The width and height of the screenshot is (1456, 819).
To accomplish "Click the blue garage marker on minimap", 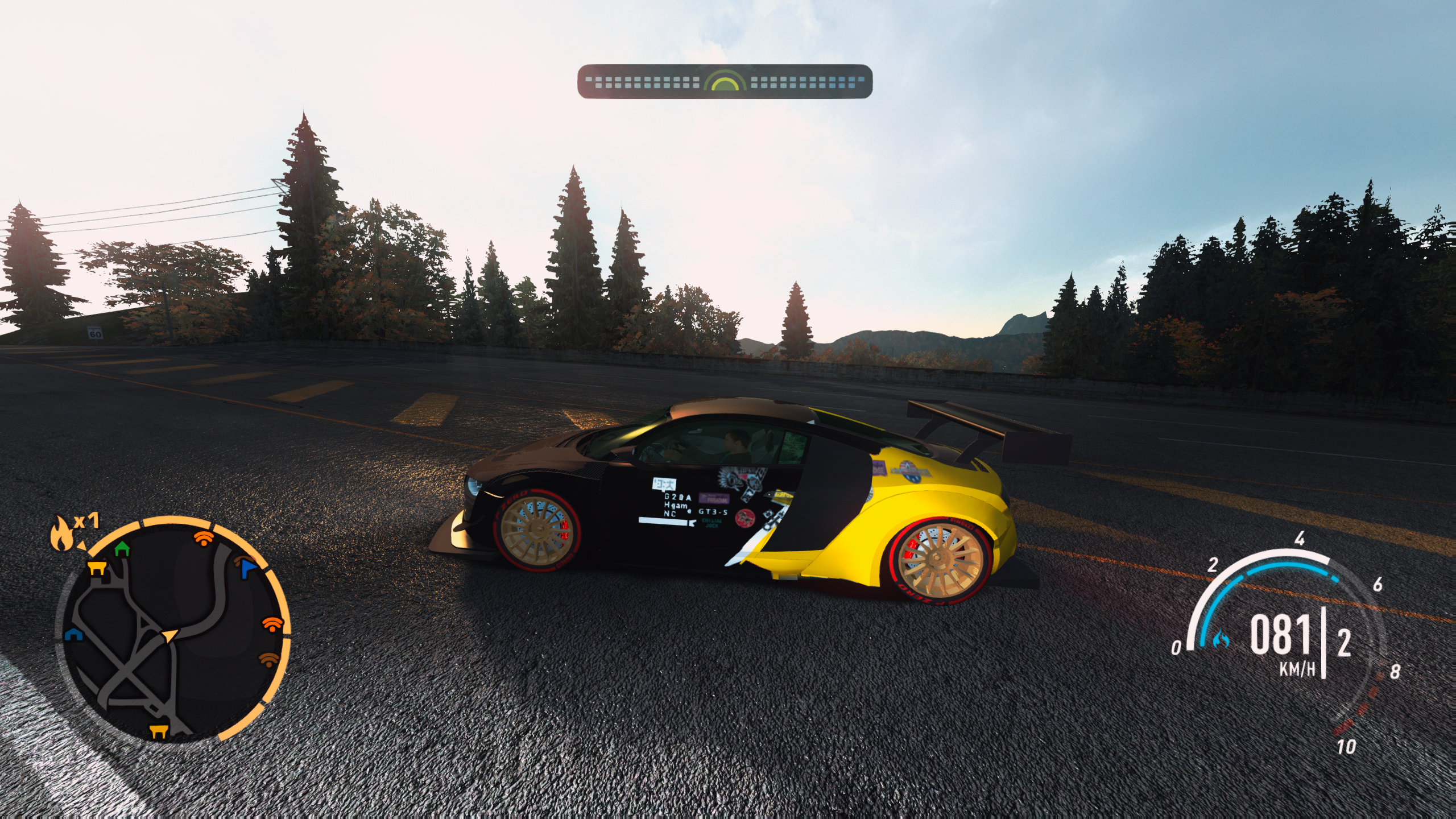I will (x=74, y=635).
